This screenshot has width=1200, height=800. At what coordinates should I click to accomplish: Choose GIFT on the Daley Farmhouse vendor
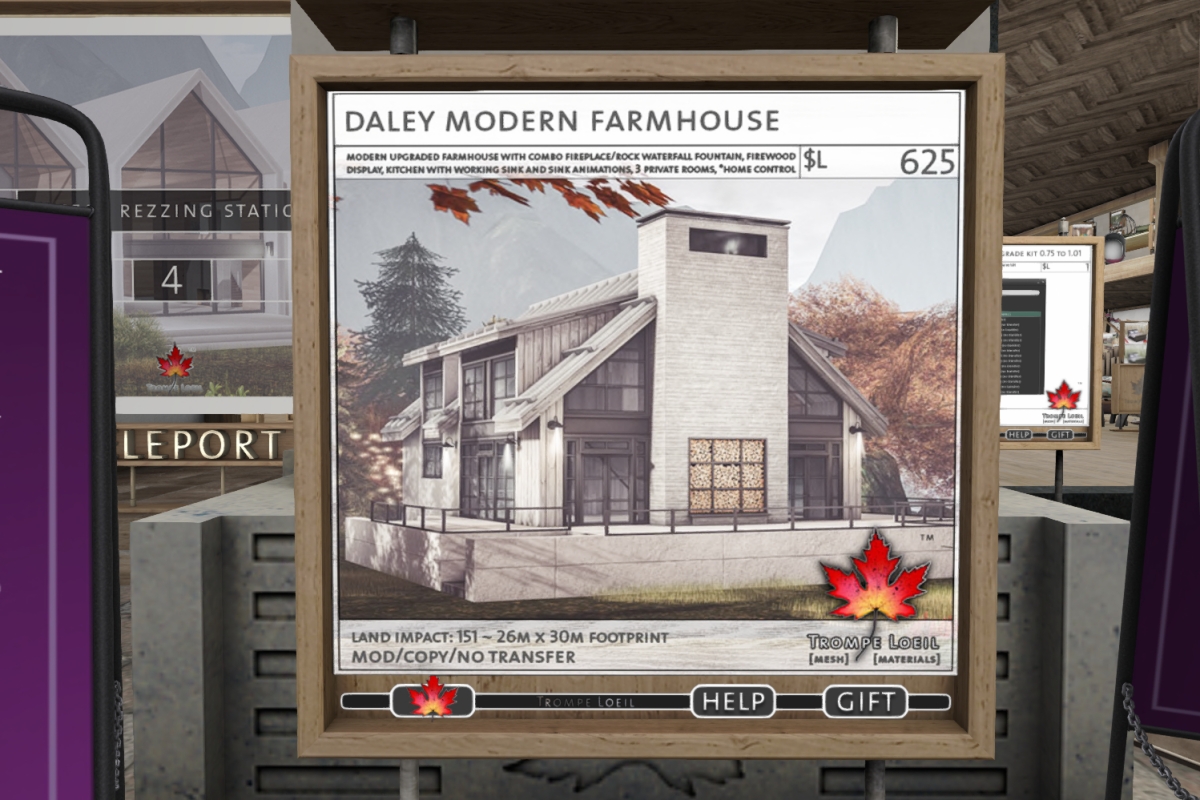click(865, 701)
